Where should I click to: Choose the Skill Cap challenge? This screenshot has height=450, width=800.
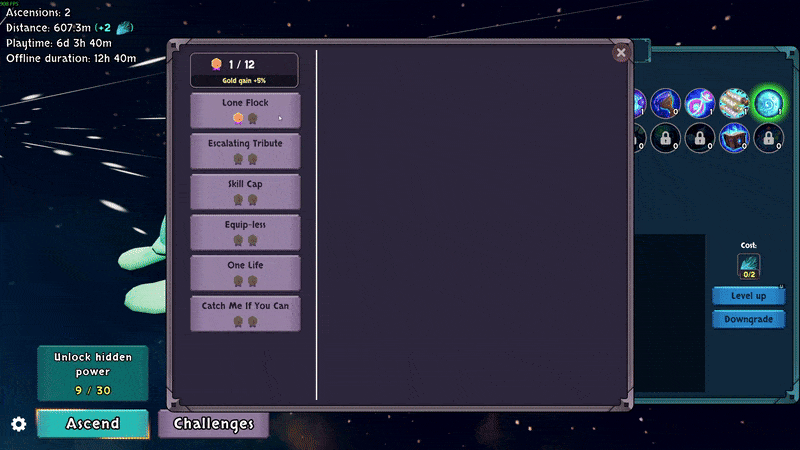click(245, 191)
